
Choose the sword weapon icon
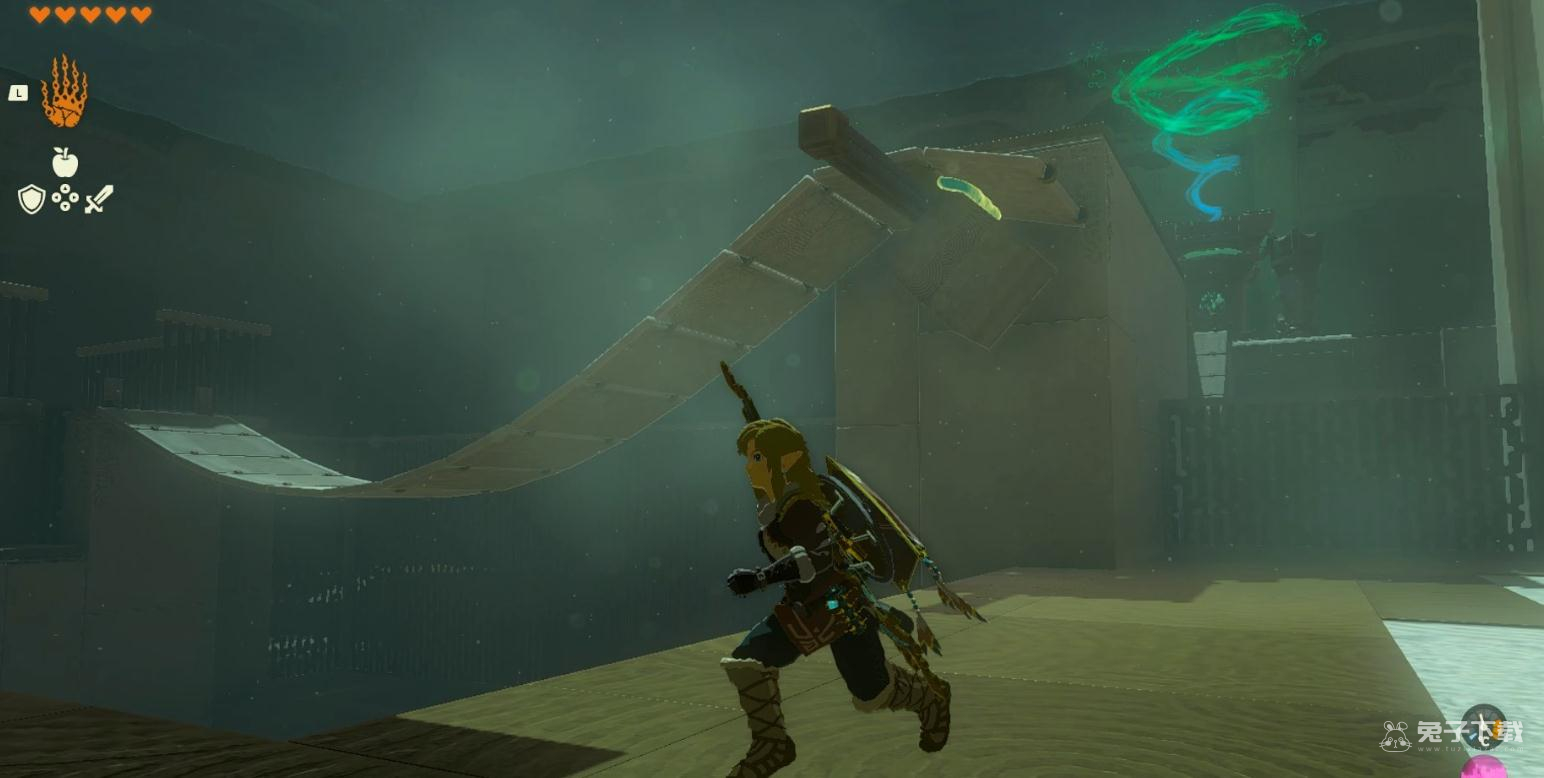[99, 199]
